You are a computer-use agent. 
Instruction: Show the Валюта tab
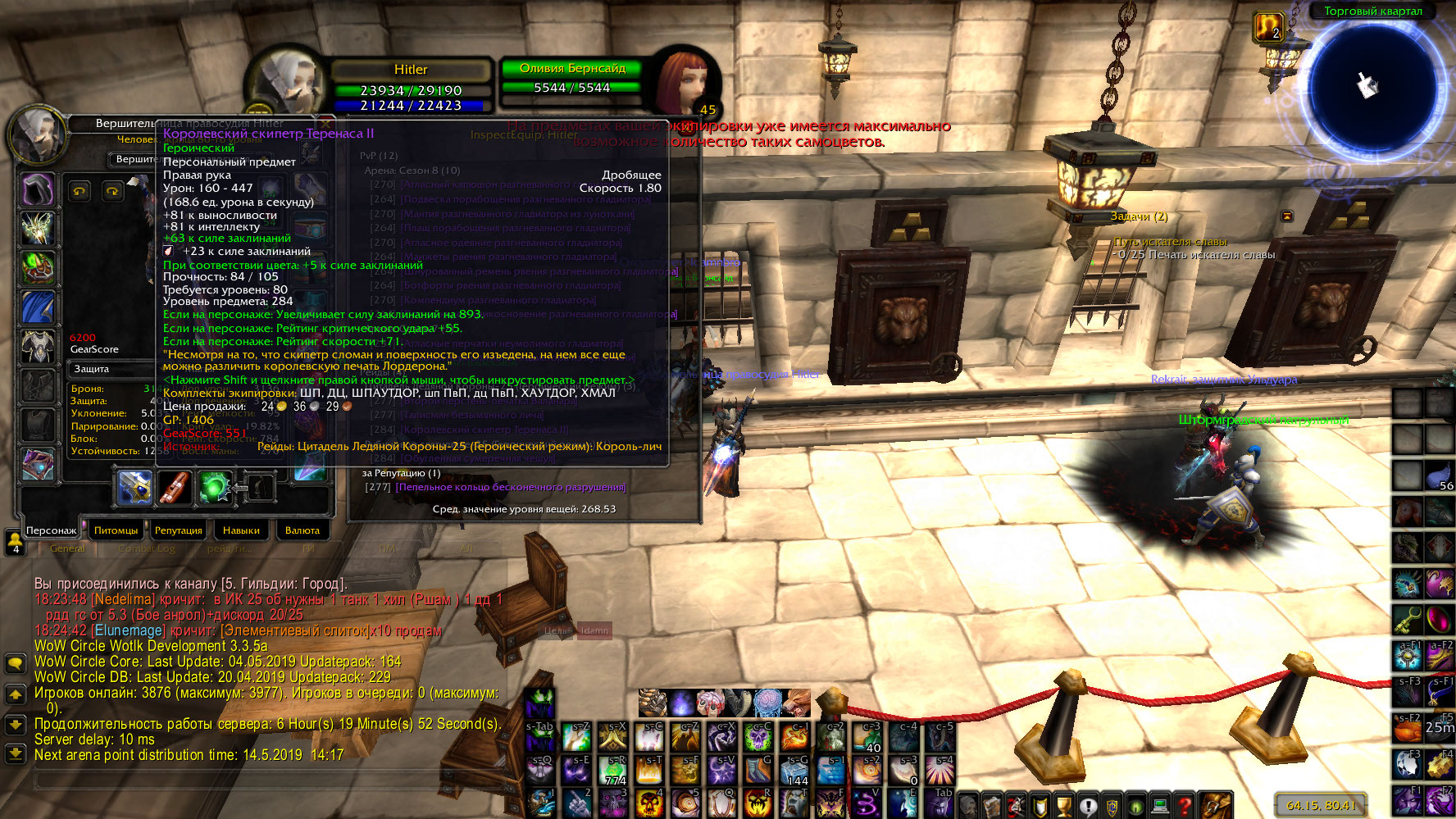(x=303, y=530)
